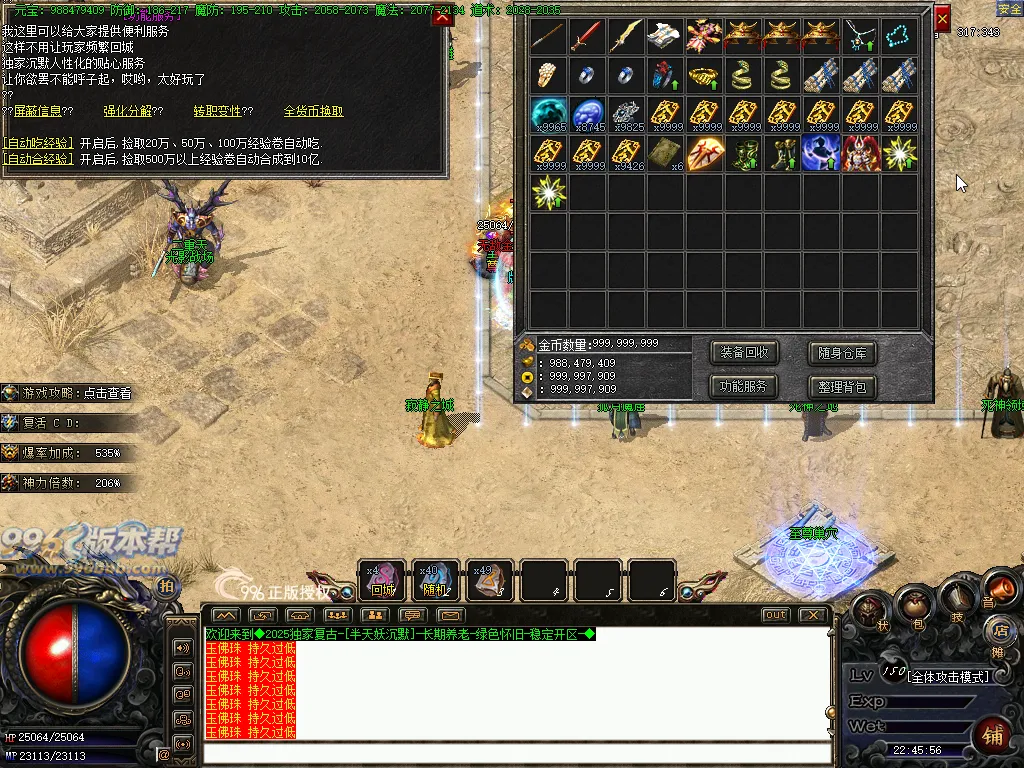
Task: Toggle the 自动吃经验 auto-experience option
Action: 37,143
